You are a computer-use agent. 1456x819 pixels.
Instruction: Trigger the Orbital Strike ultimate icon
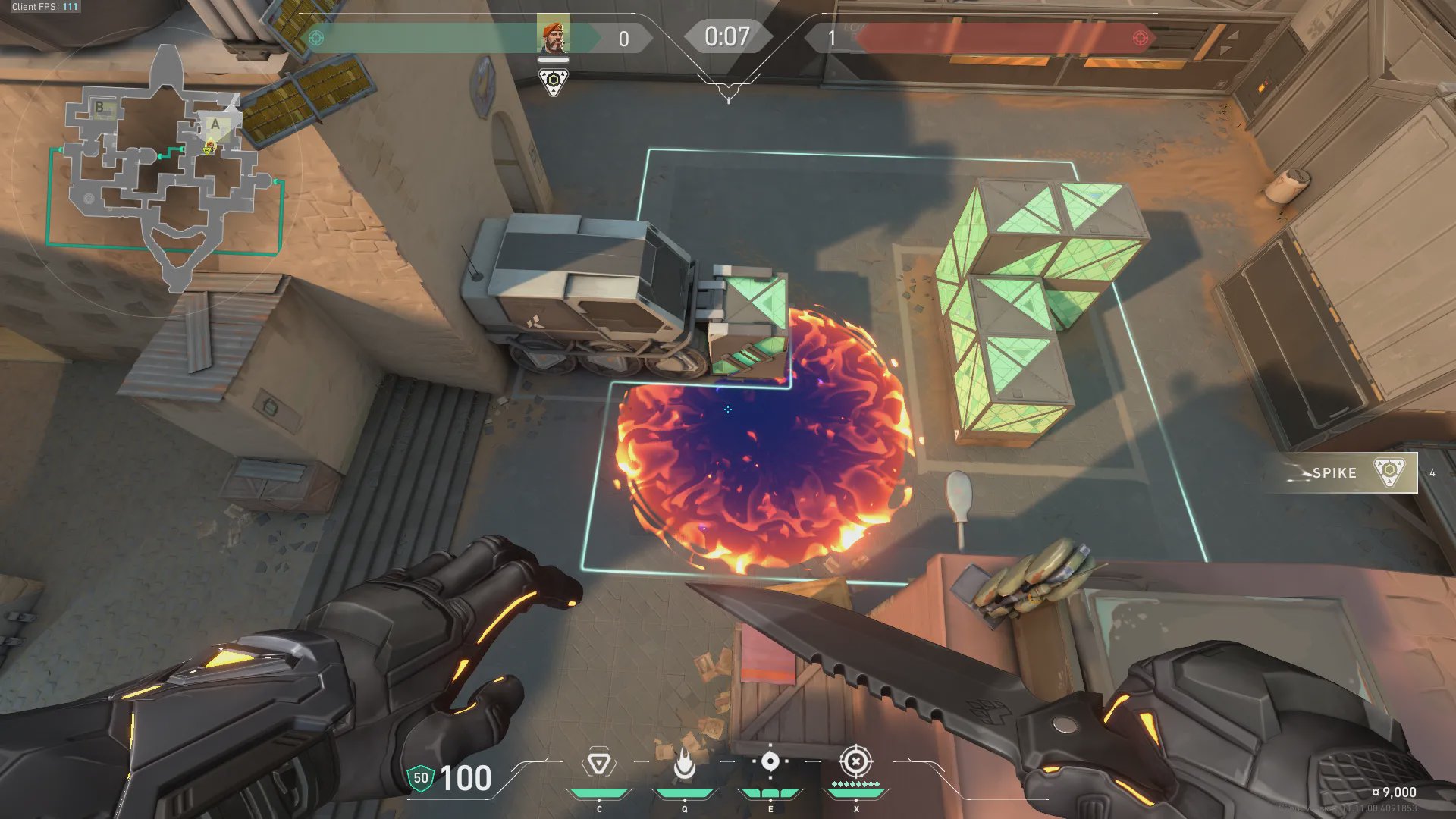point(855,761)
